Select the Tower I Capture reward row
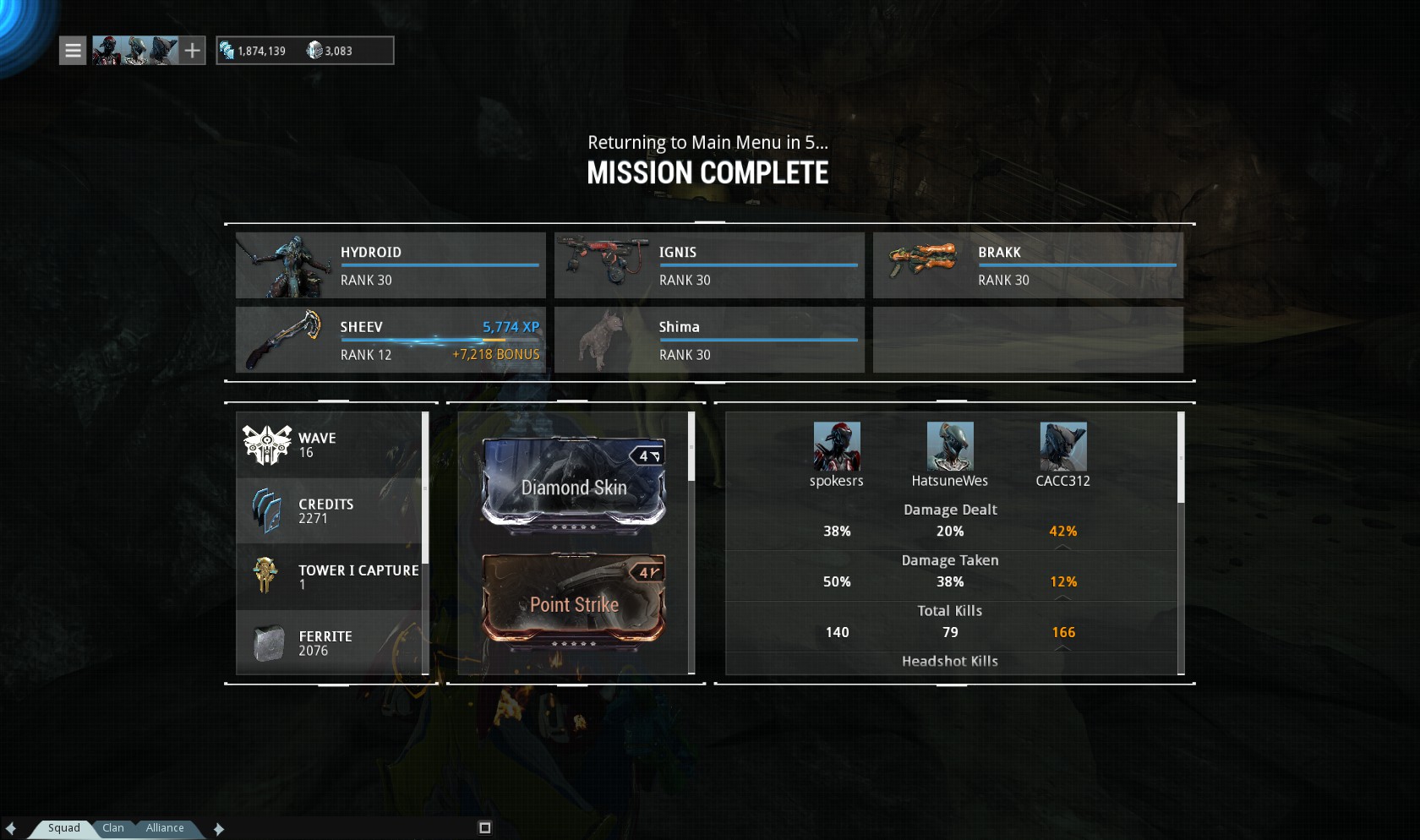1420x840 pixels. pyautogui.click(x=330, y=576)
